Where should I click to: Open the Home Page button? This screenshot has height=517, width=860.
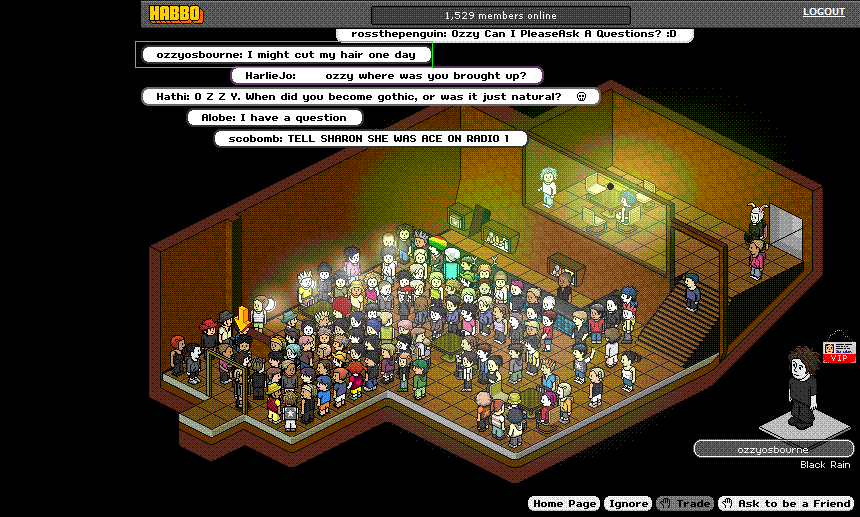coord(564,504)
